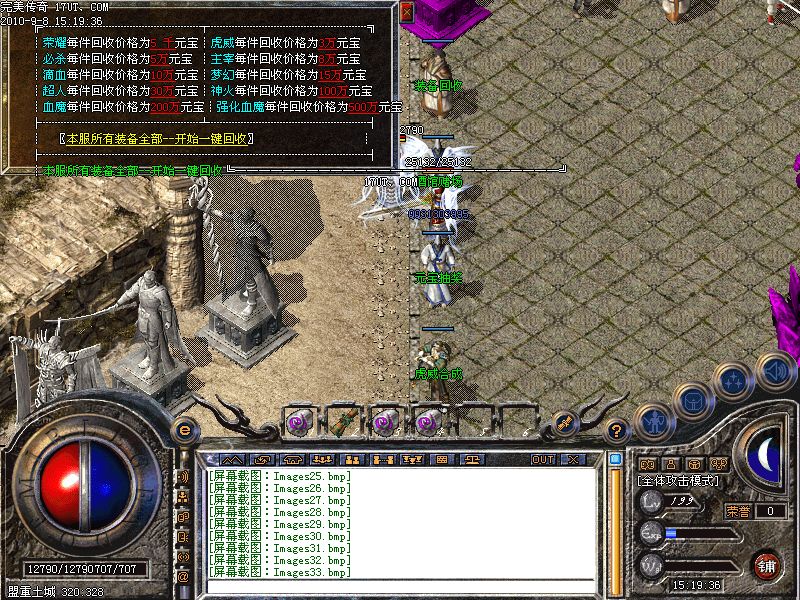Close chat panel with small X button
The image size is (800, 600).
[x=573, y=459]
